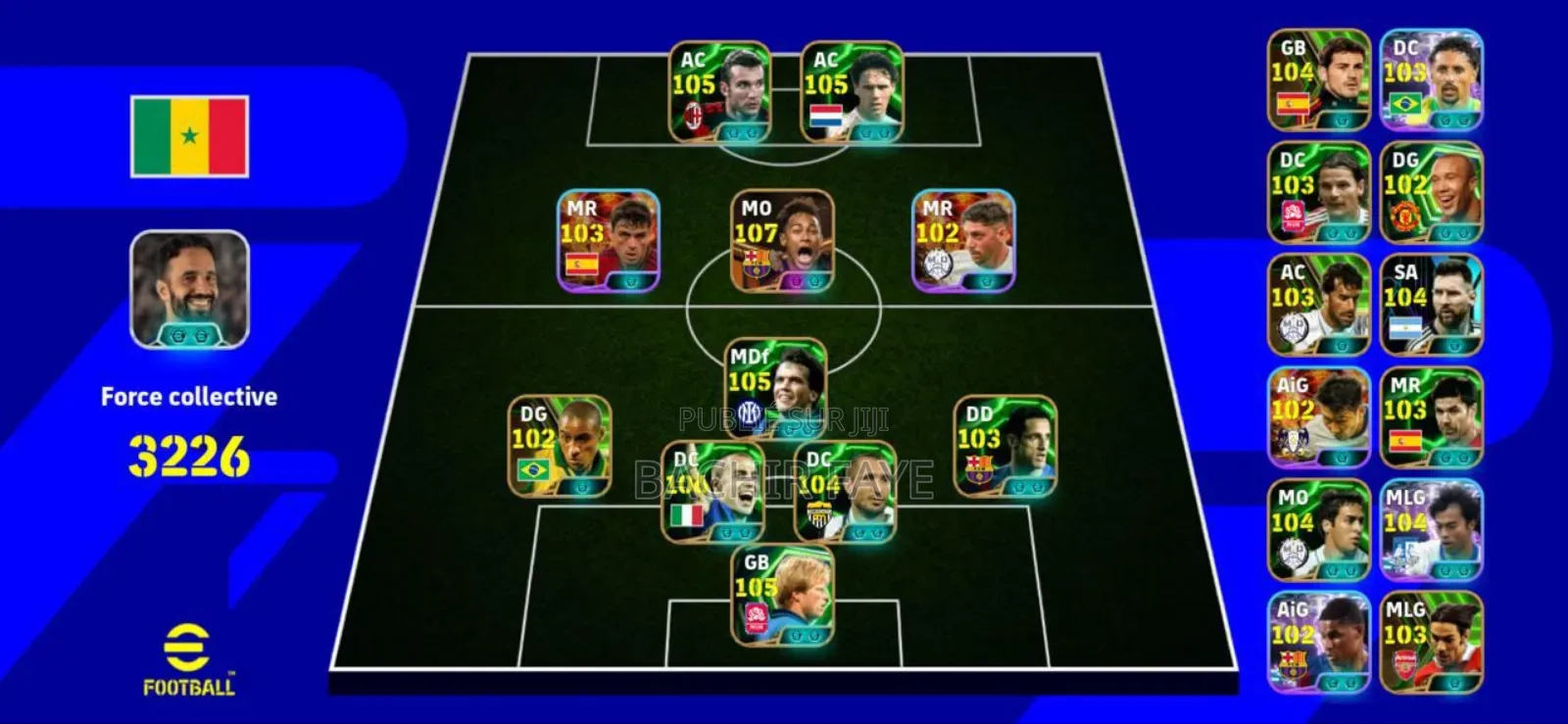Click the Force collective label

click(189, 397)
